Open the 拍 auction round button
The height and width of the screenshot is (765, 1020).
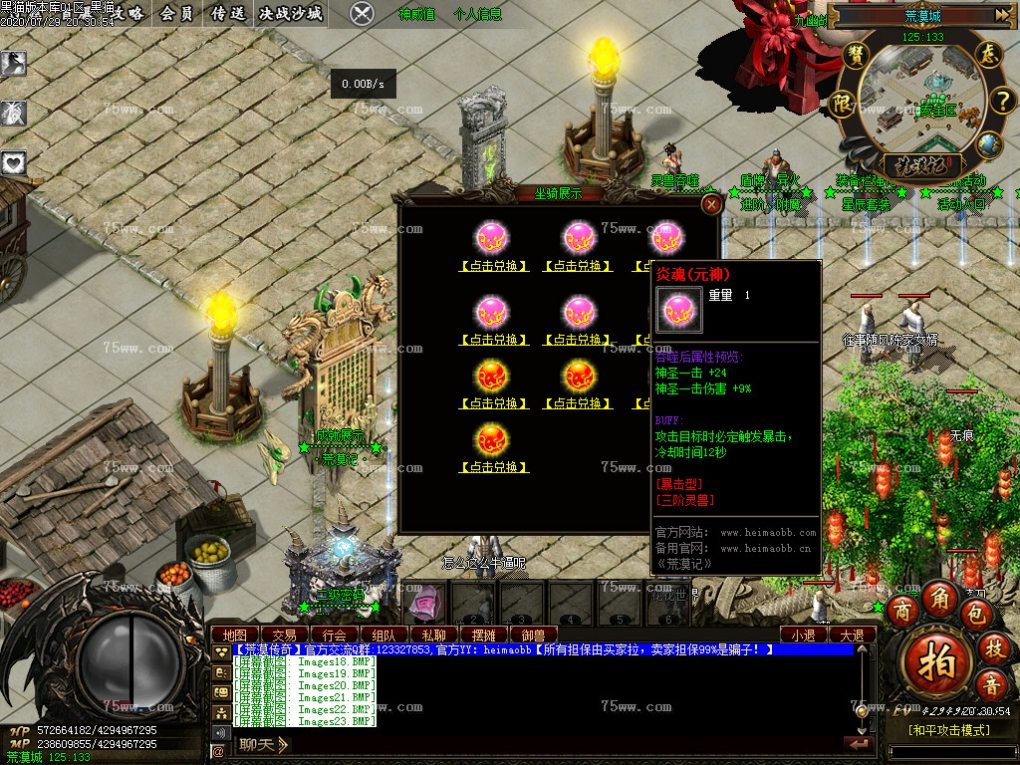[x=935, y=660]
